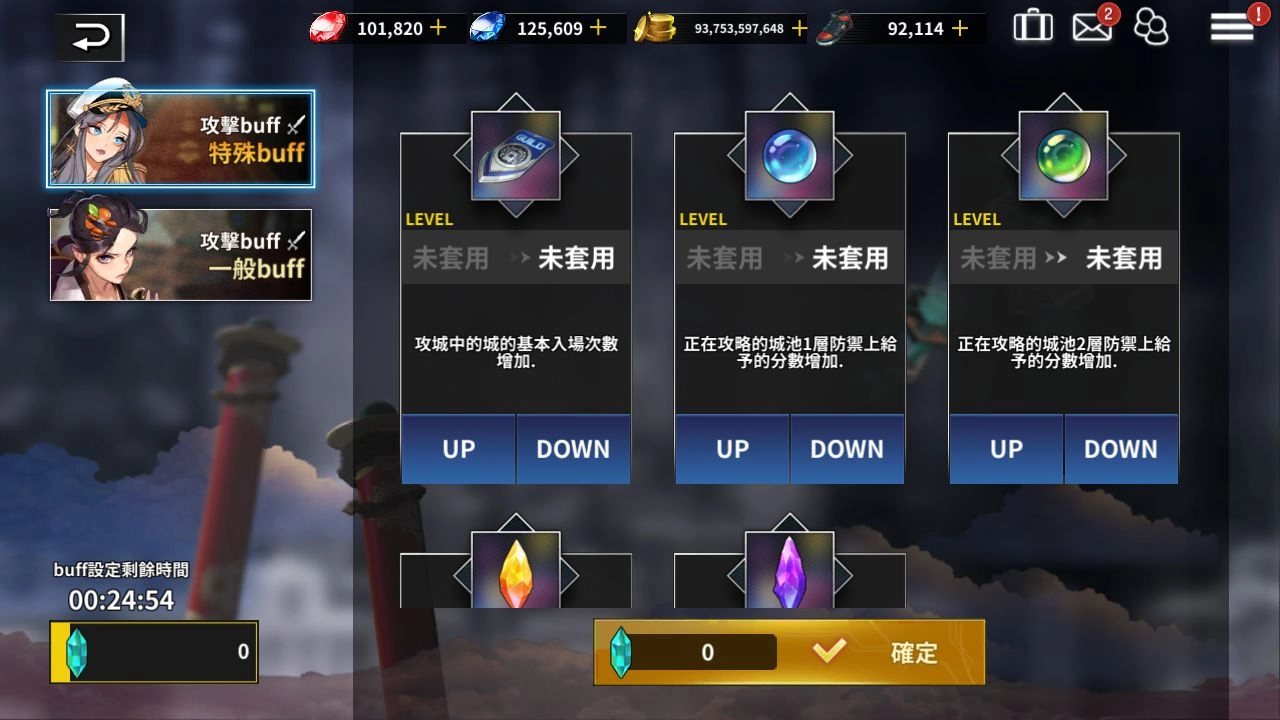Screen dimensions: 1280x720
Task: Lower level of the guild badge buff
Action: (573, 449)
